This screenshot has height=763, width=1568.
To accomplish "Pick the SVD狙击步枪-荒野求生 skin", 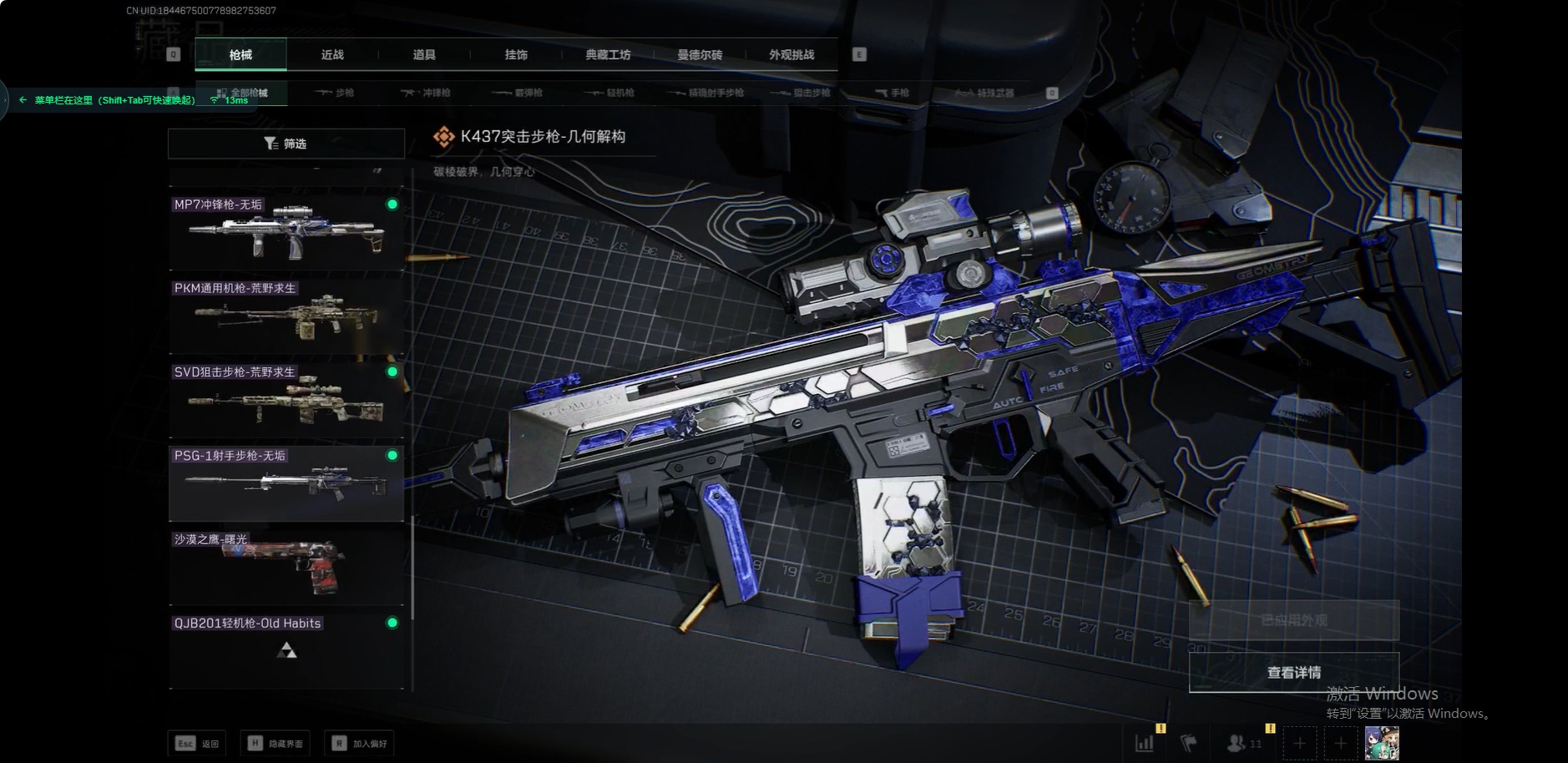I will pos(286,400).
